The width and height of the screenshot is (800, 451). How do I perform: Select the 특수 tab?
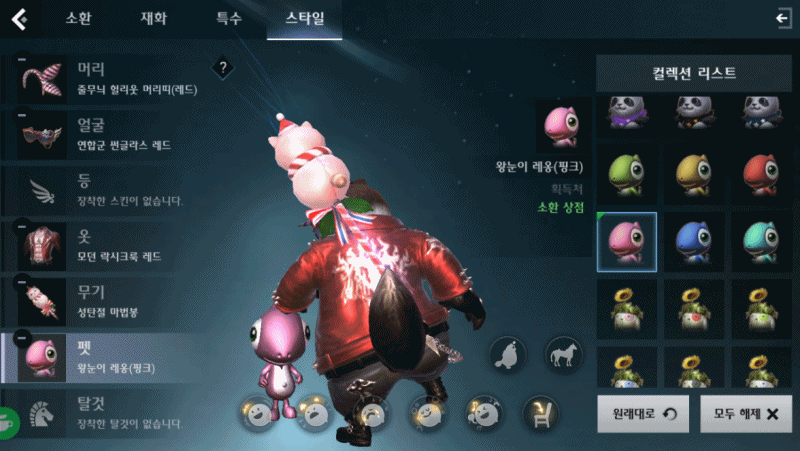[228, 19]
